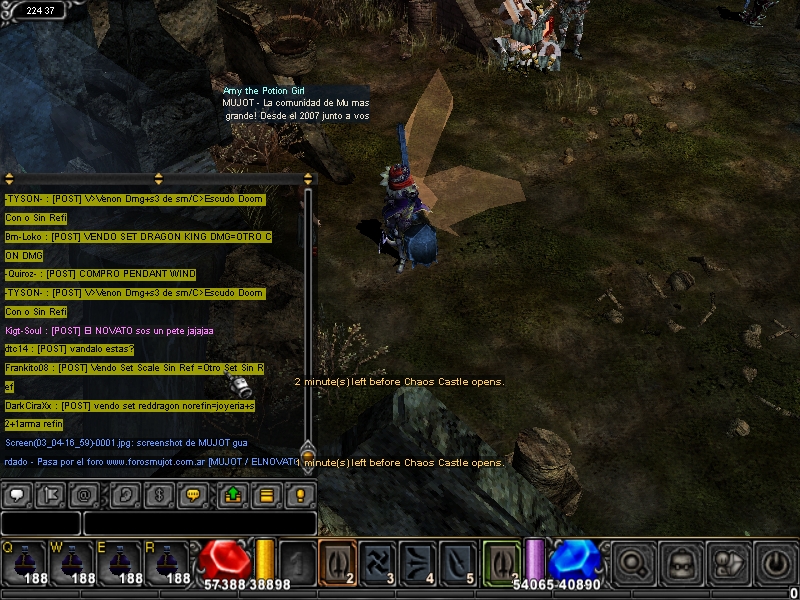Open the inventory backpack button
The width and height of the screenshot is (800, 600).
tap(681, 564)
